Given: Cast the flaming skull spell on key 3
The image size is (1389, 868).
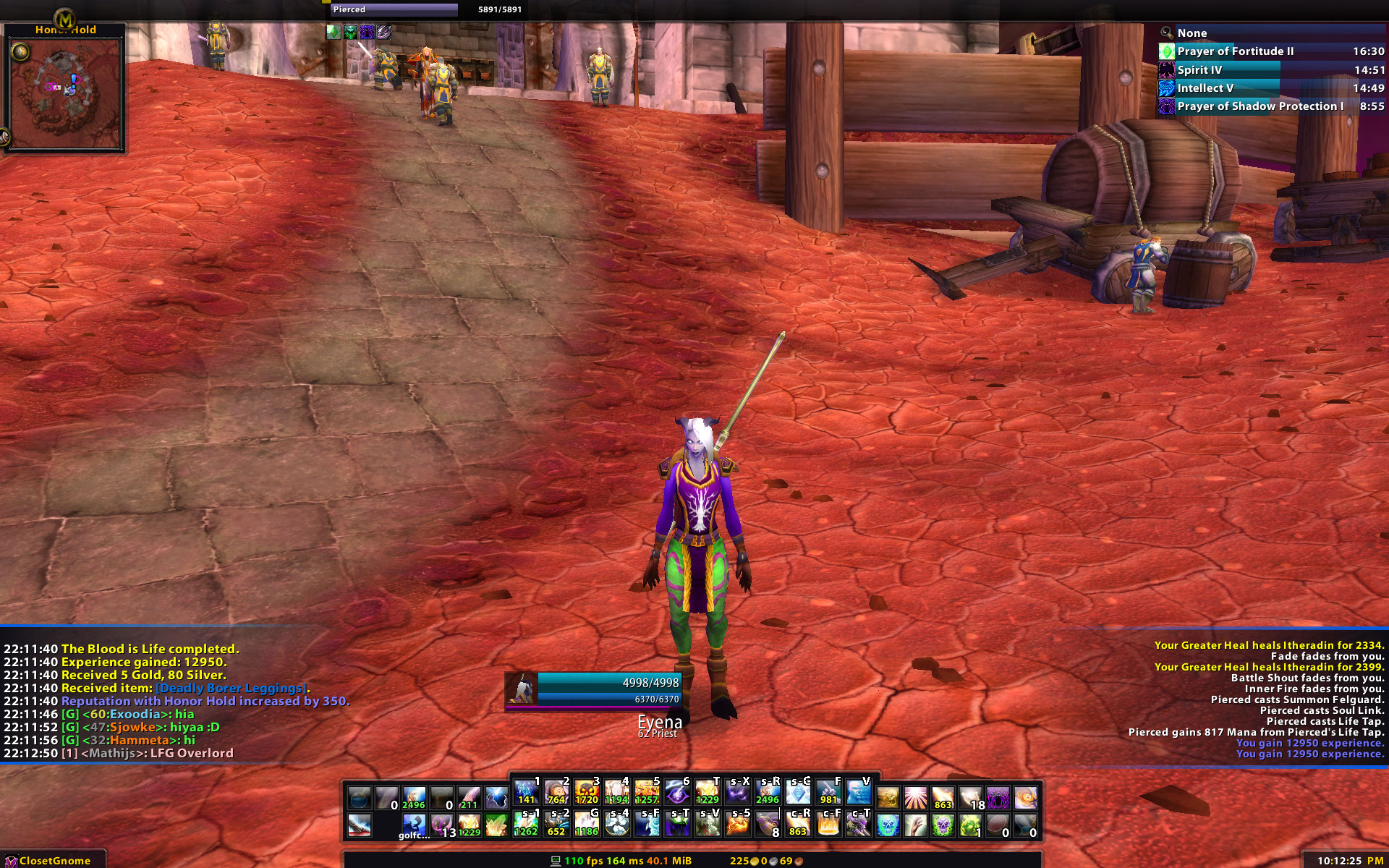Looking at the screenshot, I should [587, 793].
